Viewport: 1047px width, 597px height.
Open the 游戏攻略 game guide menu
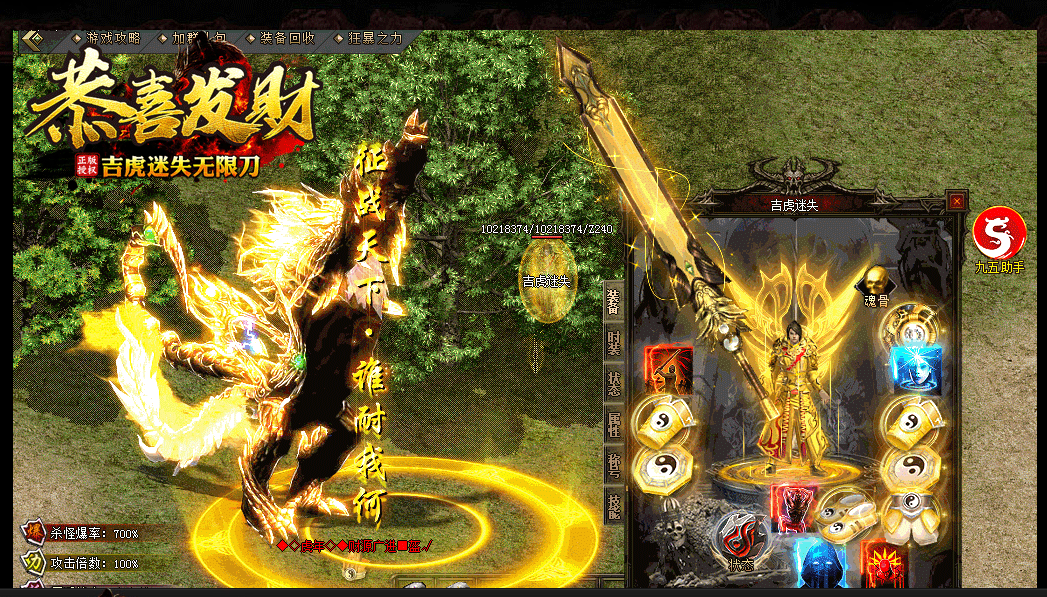pyautogui.click(x=108, y=38)
